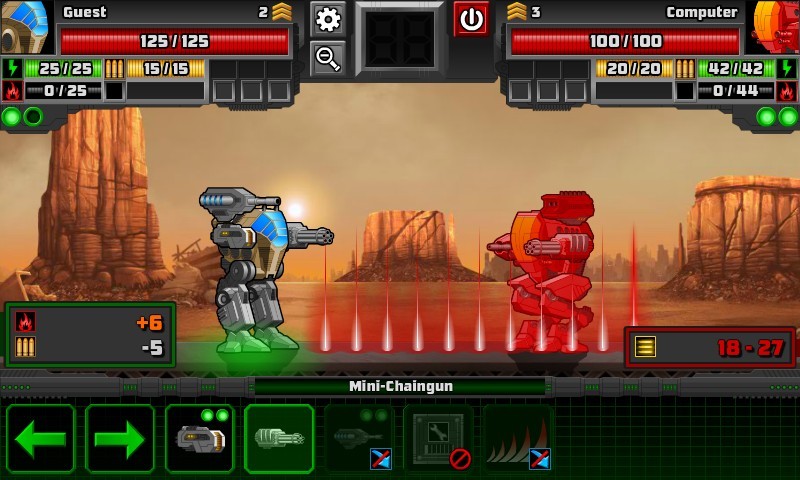Open settings with the gear button
This screenshot has width=800, height=480.
click(x=328, y=18)
